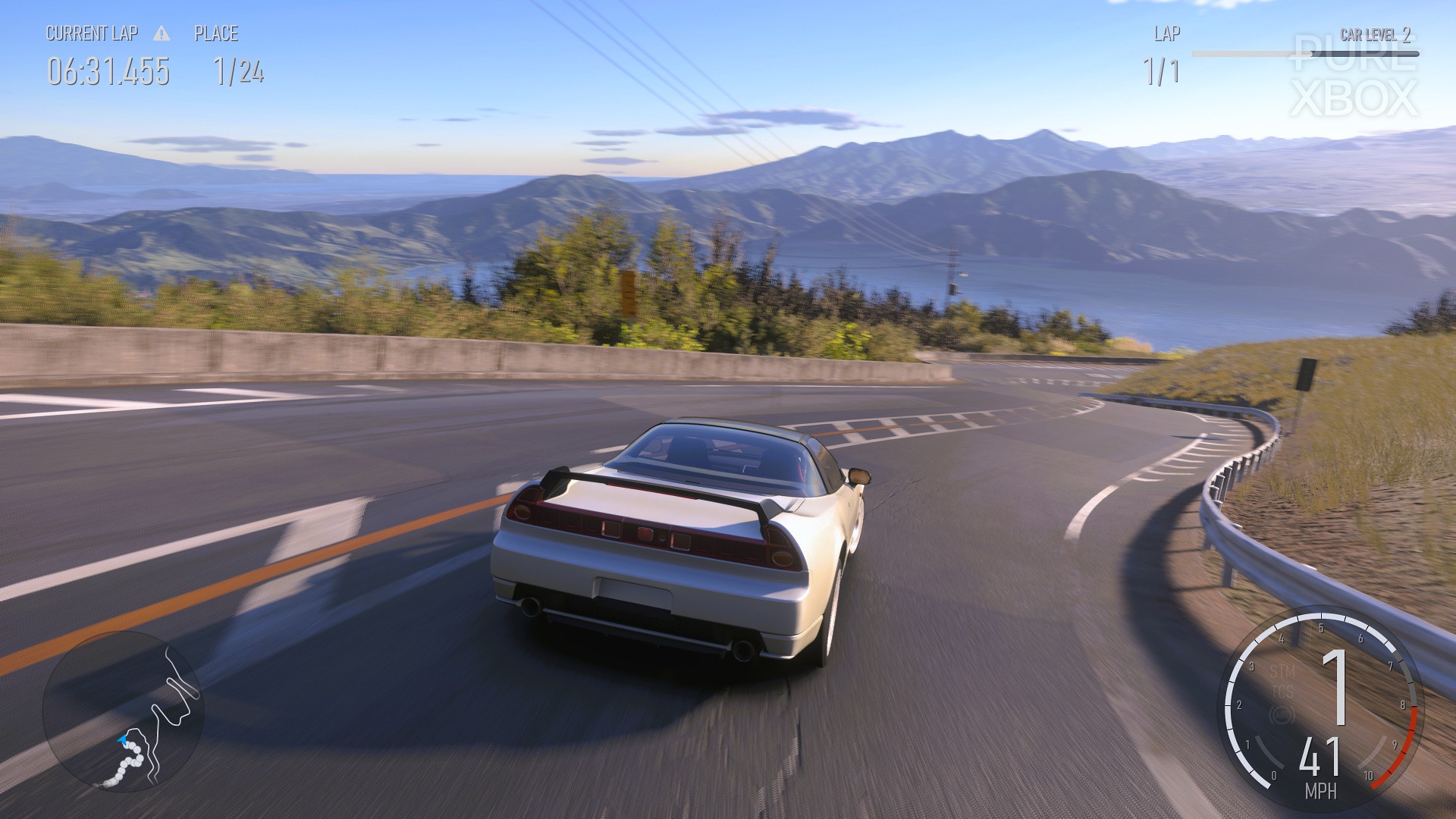Select the lap warning triangle icon
1456x819 pixels.
pos(161,33)
